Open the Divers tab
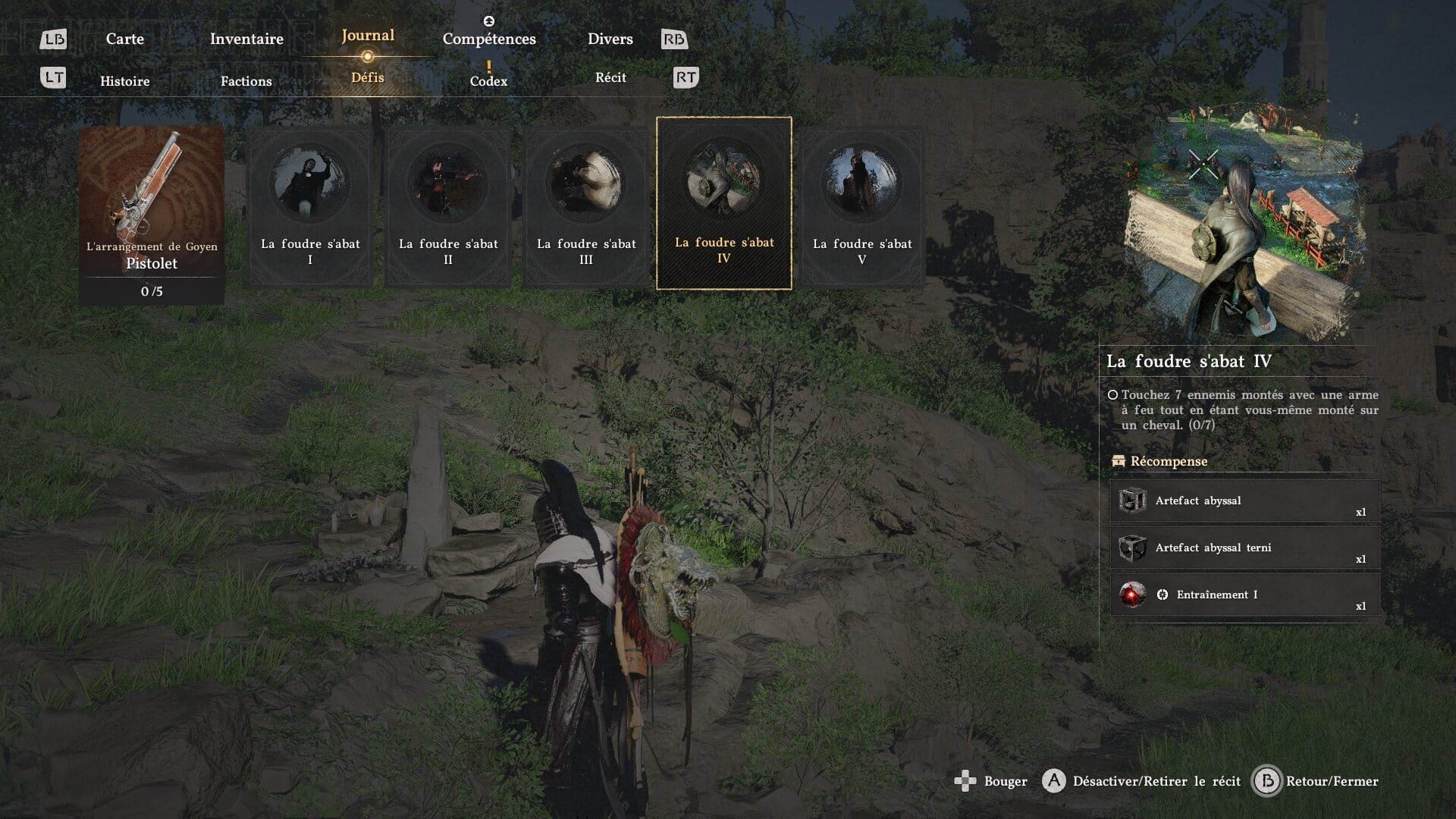 pyautogui.click(x=610, y=39)
